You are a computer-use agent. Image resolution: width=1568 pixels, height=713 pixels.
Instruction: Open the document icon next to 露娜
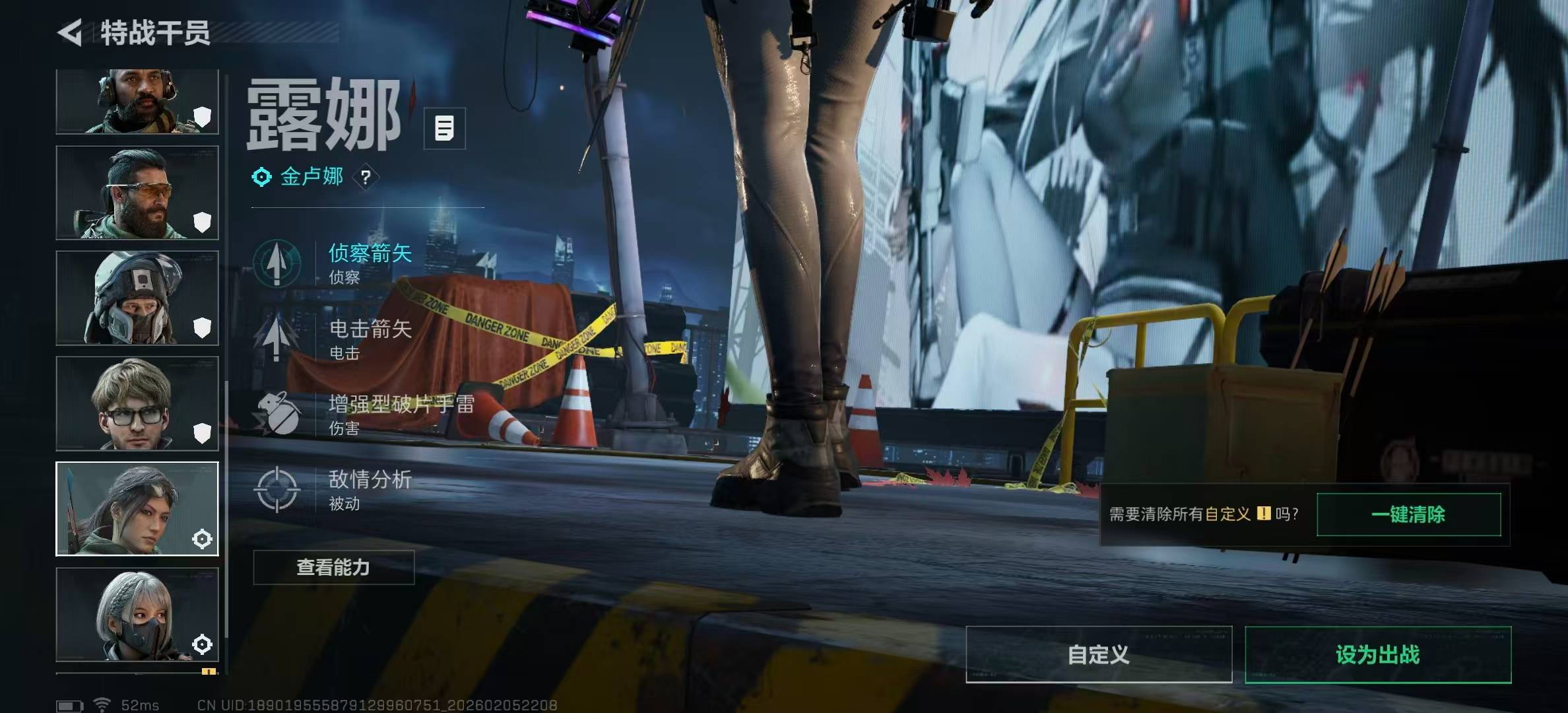[444, 128]
